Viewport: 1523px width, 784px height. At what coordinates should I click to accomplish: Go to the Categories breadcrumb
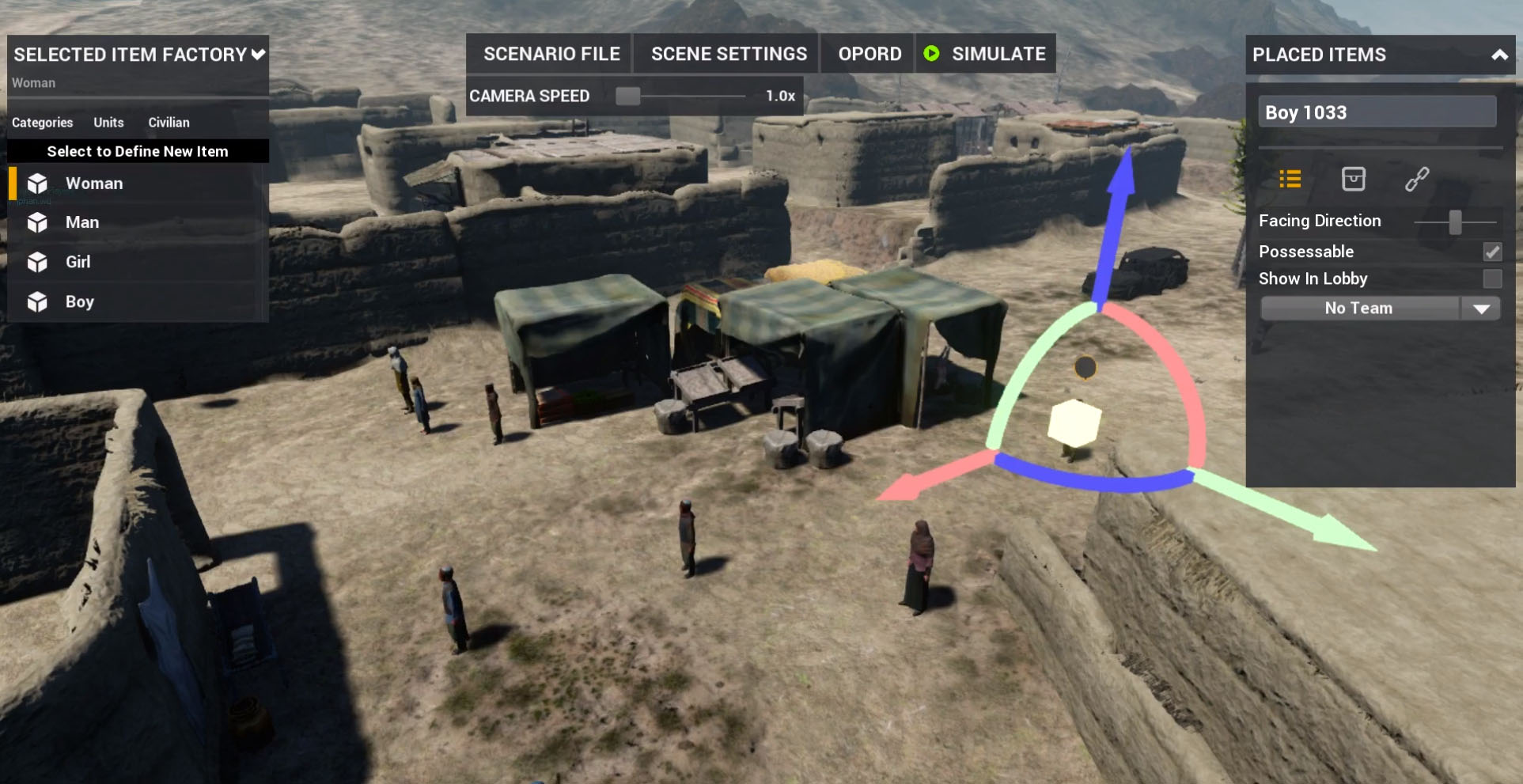coord(42,123)
